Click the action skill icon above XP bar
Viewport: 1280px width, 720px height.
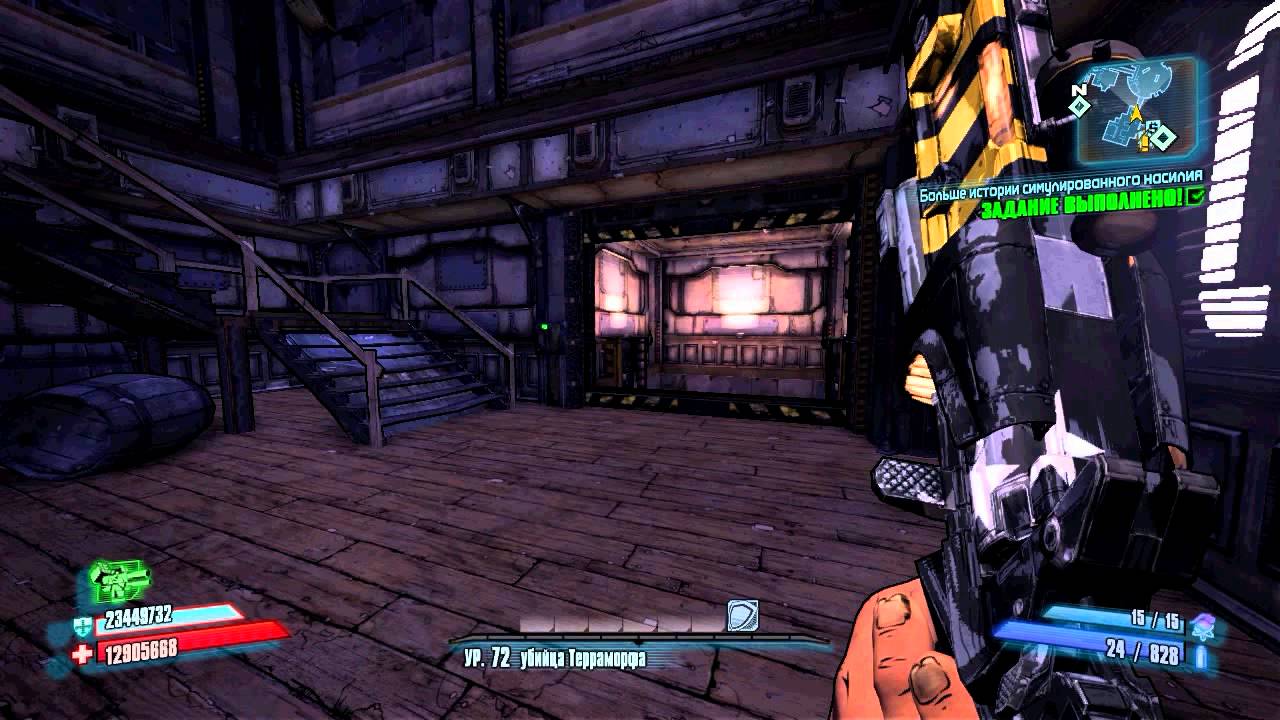pyautogui.click(x=742, y=615)
